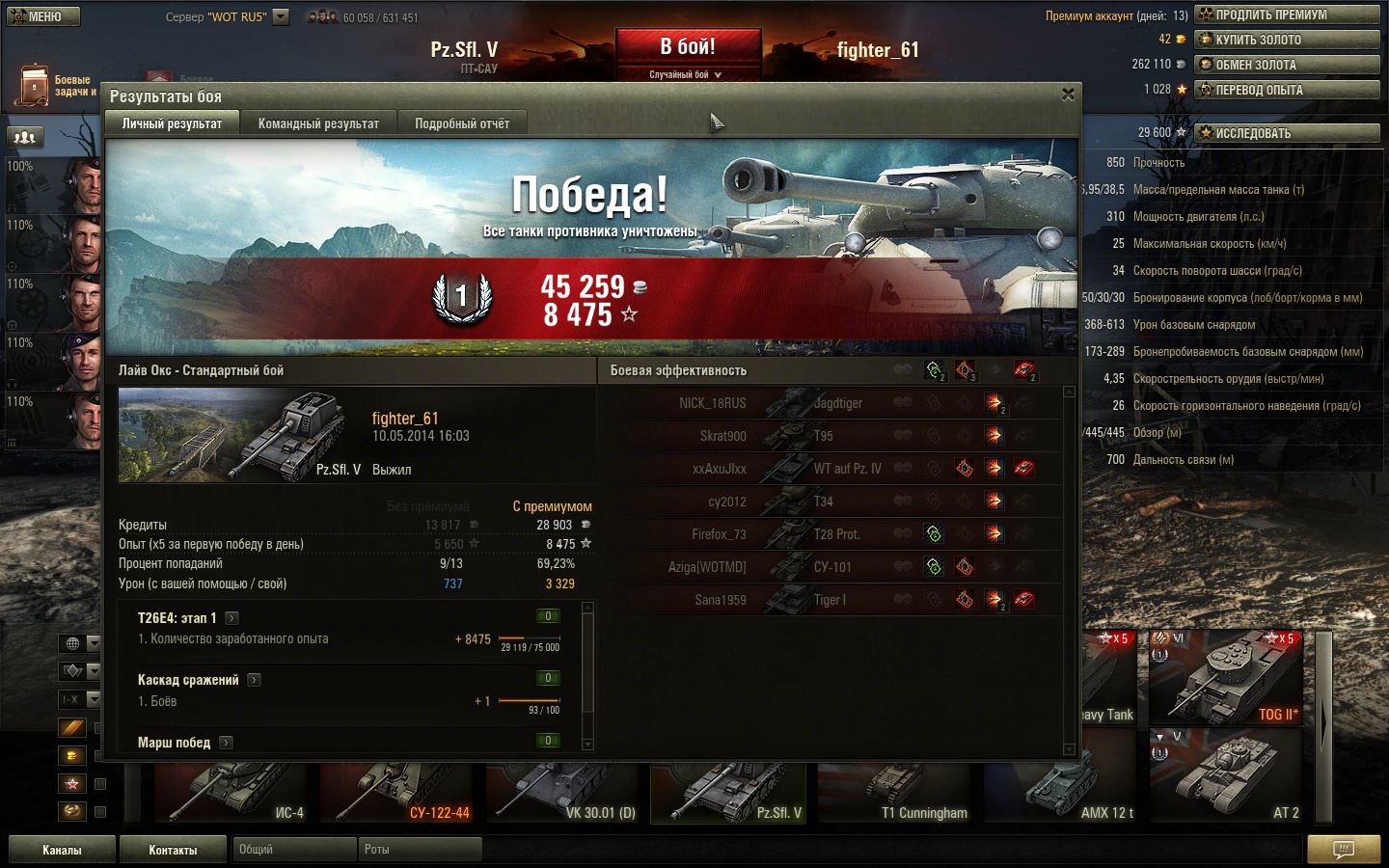Image resolution: width=1389 pixels, height=868 pixels.
Task: Select the TOG II* tank
Action: 1225,677
